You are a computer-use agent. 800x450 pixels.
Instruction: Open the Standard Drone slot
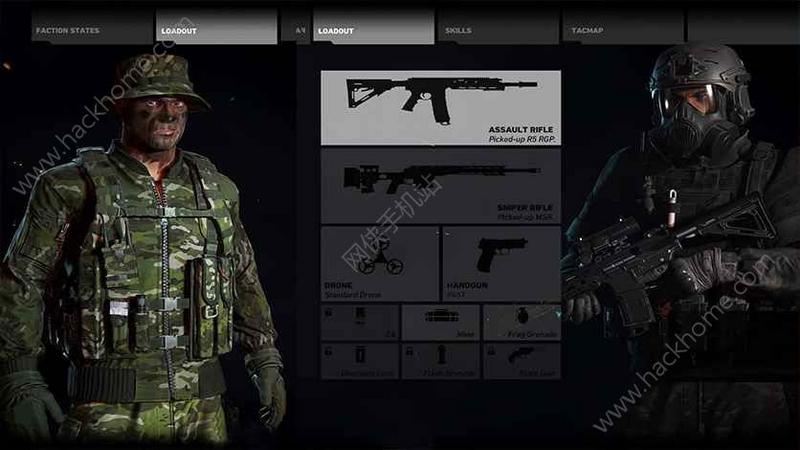tap(380, 264)
